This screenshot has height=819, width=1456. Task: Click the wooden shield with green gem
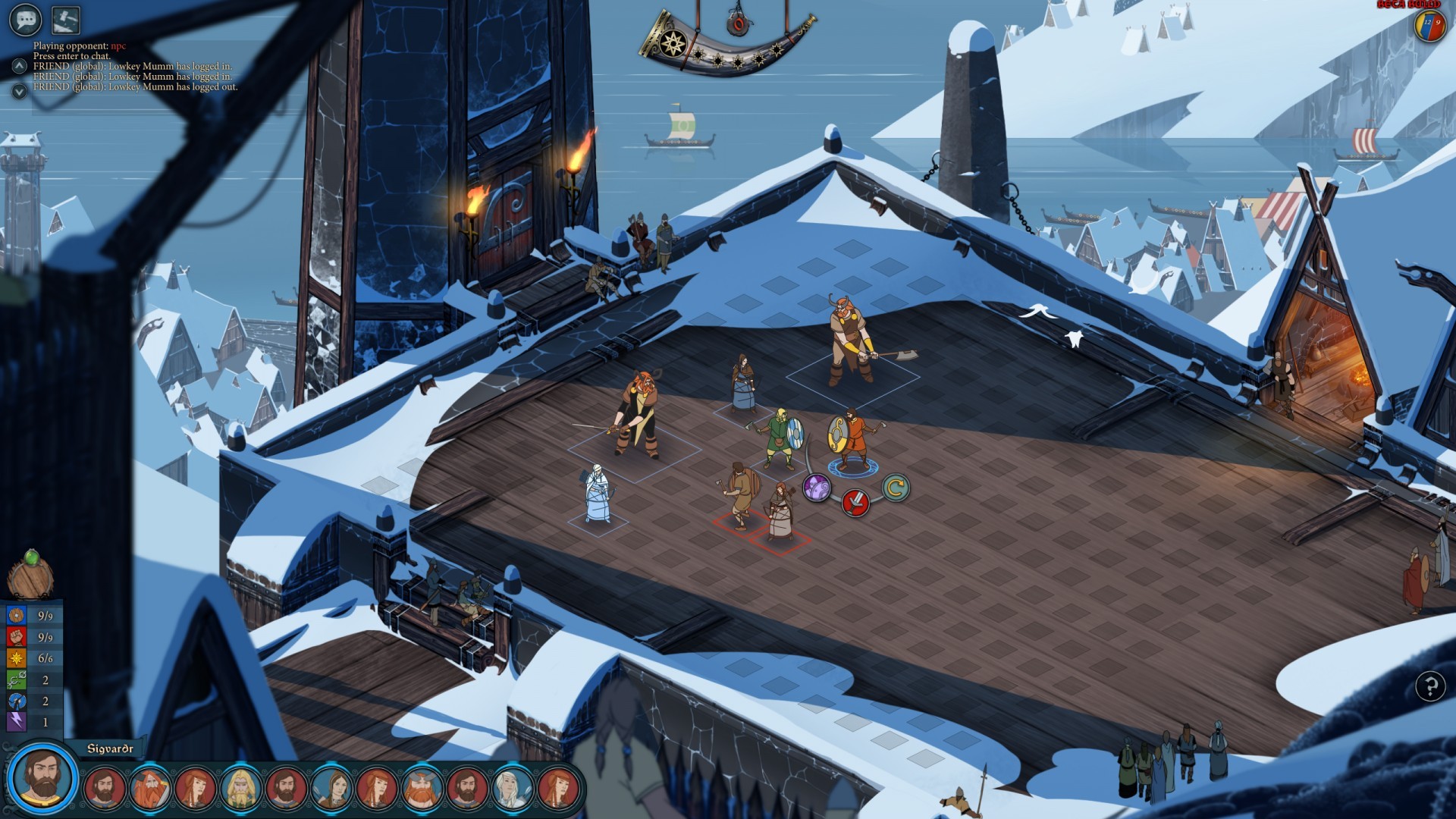pos(30,576)
